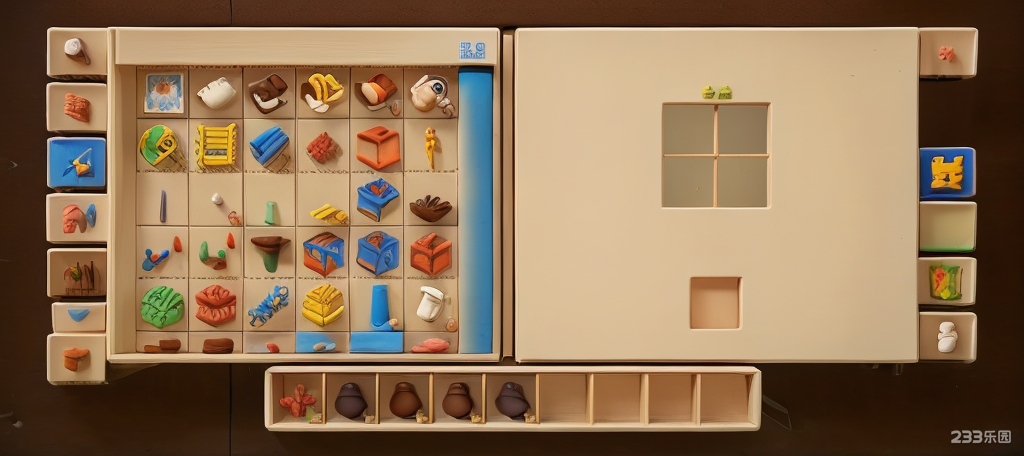Select the red flower tray slot
1024x456 pixels.
tap(297, 401)
